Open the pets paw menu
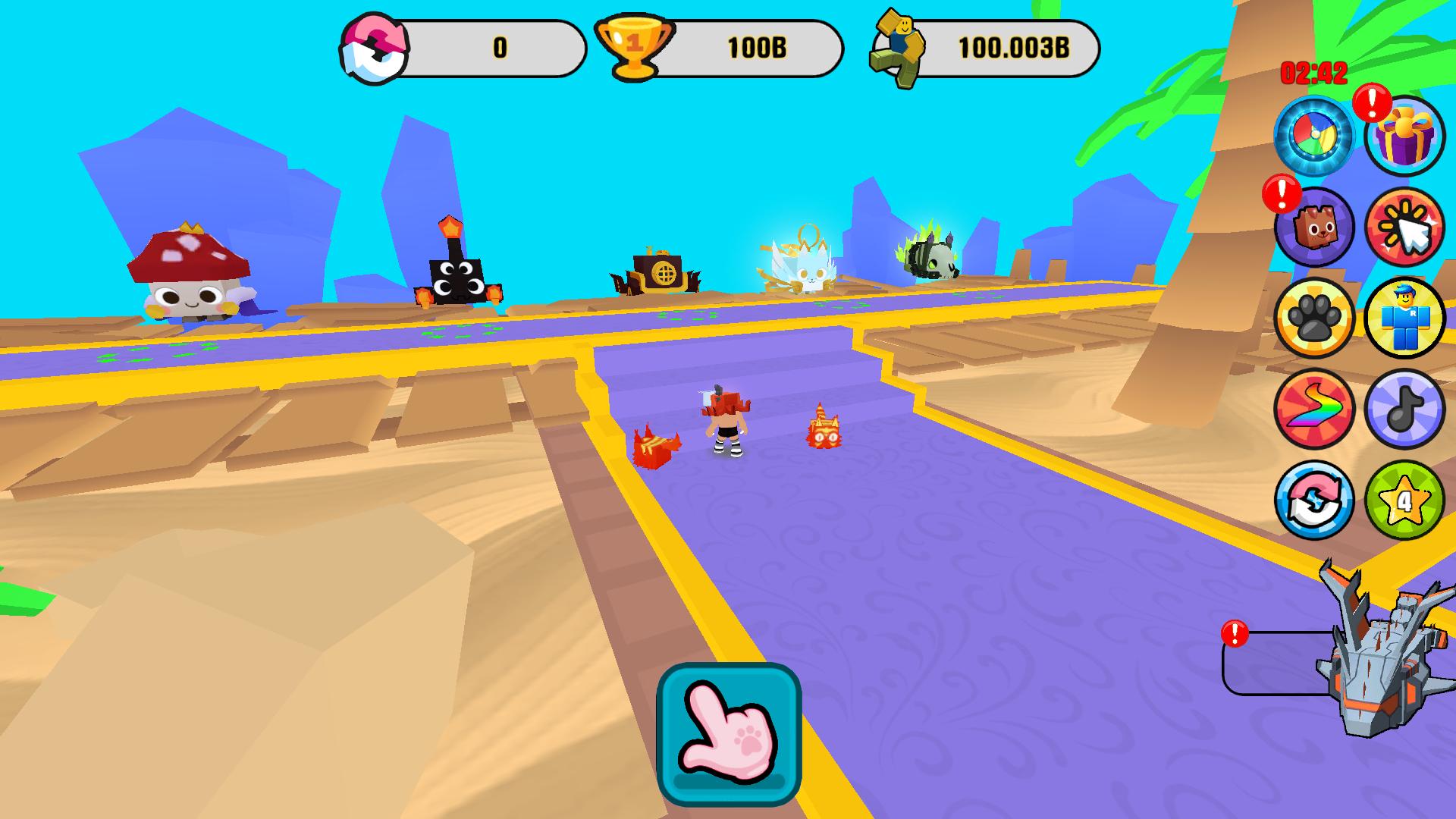The height and width of the screenshot is (819, 1456). point(1316,318)
